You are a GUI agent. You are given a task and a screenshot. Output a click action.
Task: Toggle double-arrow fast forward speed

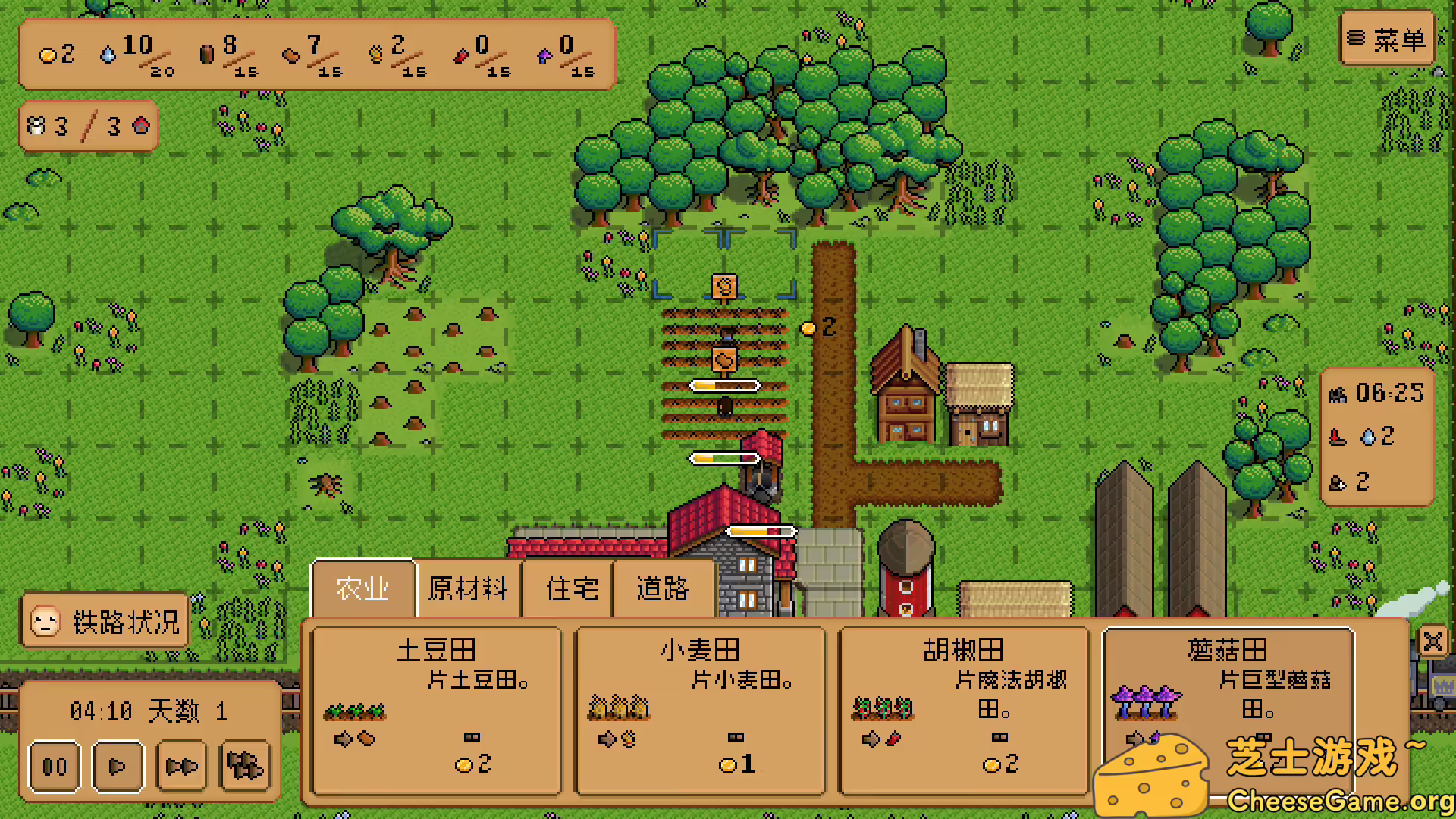point(180,767)
